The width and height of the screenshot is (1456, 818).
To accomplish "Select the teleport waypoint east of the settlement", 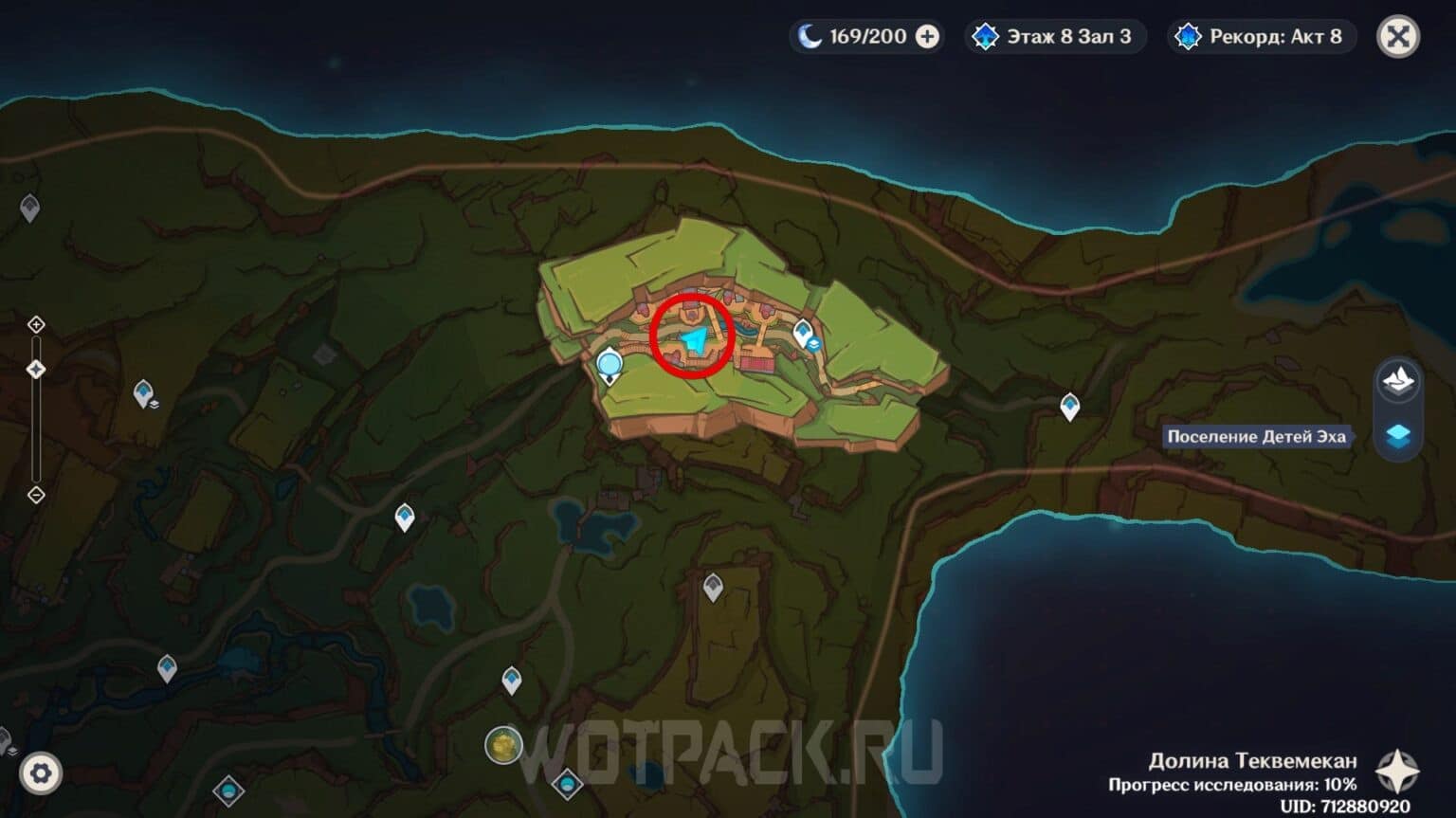I will [1071, 406].
